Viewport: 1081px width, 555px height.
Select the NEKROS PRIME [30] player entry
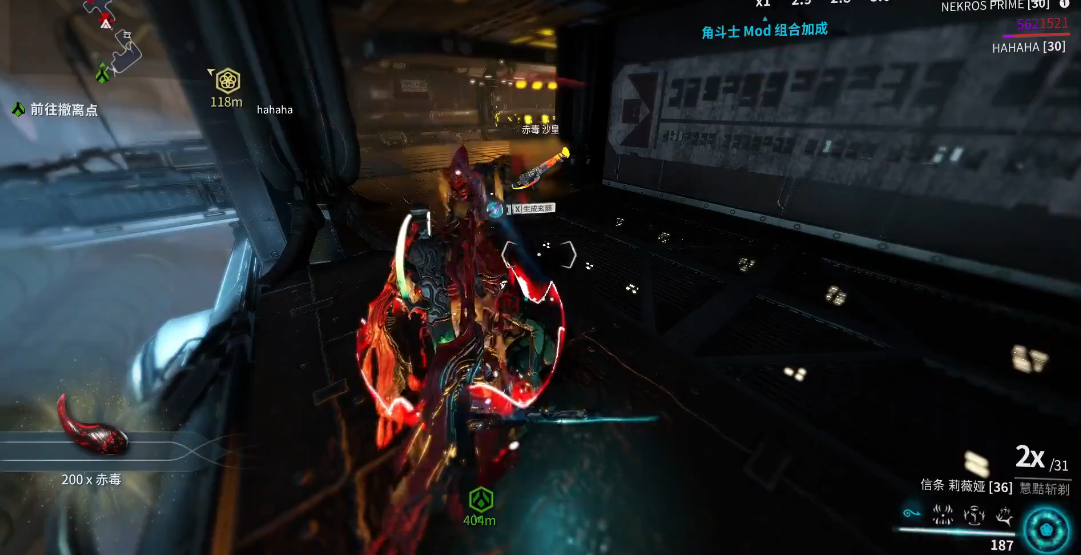(x=995, y=7)
